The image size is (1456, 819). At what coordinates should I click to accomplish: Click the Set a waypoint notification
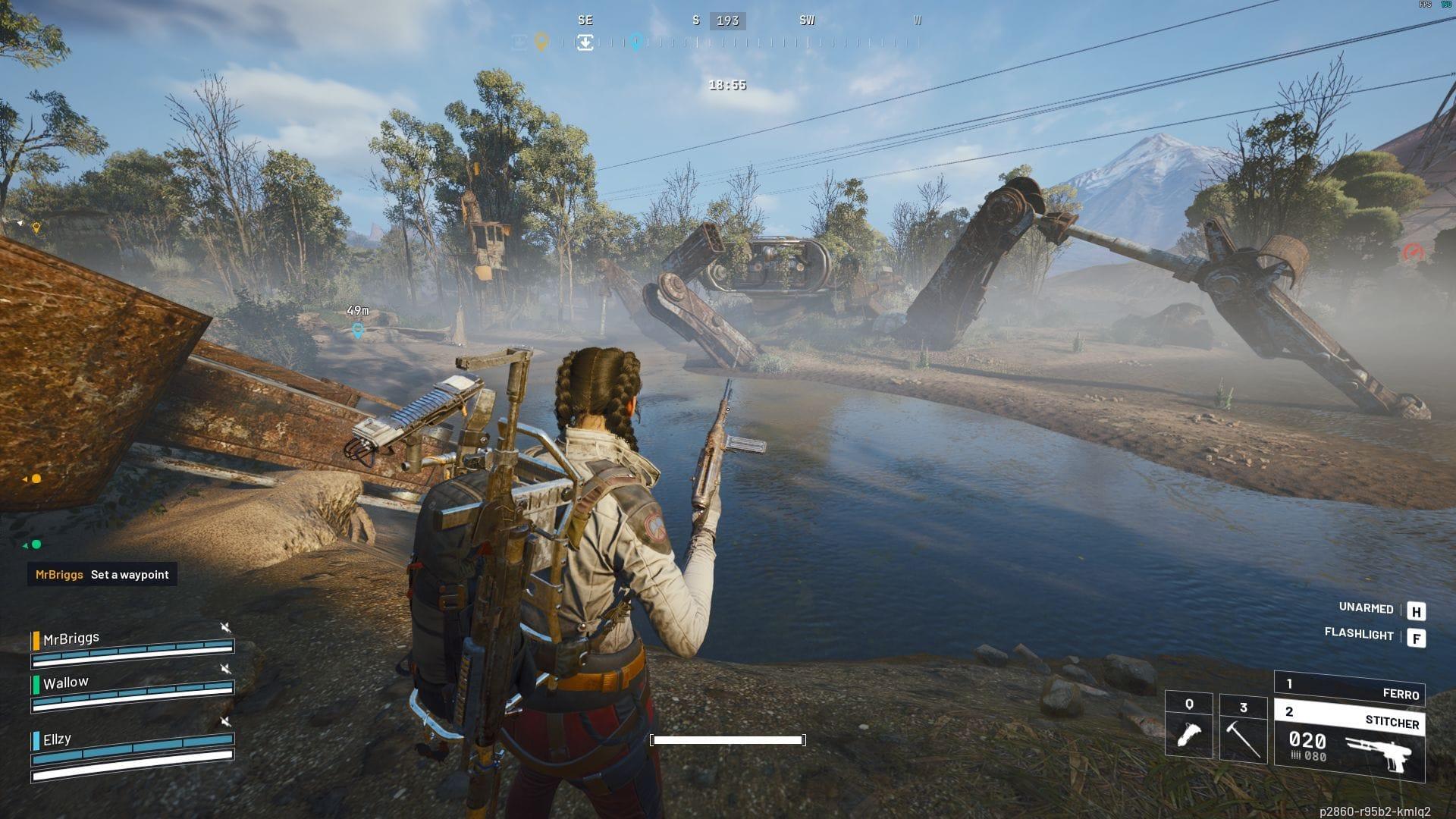tap(101, 575)
